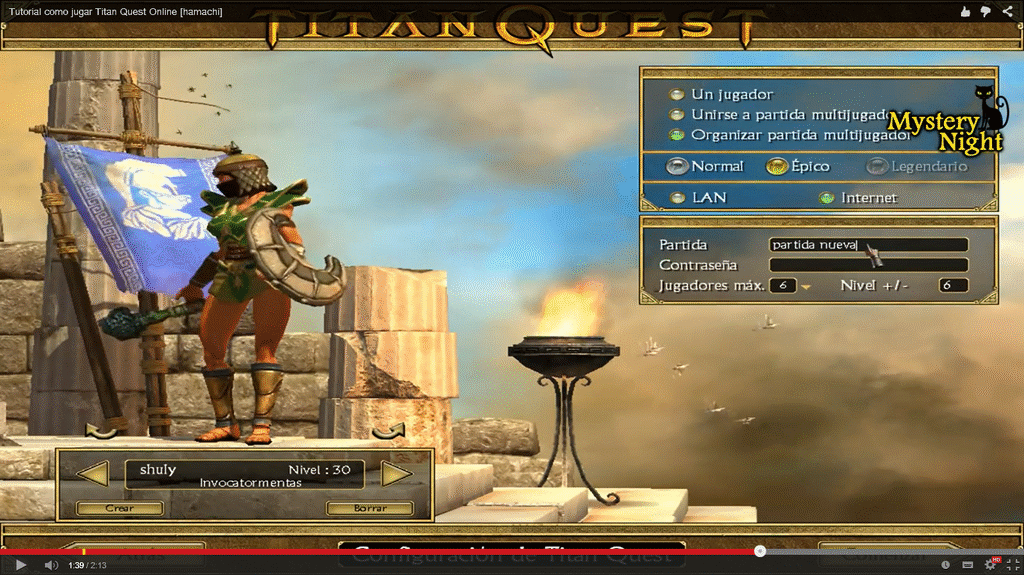Image resolution: width=1024 pixels, height=575 pixels.
Task: Click the Nivel +/- value box
Action: [953, 286]
